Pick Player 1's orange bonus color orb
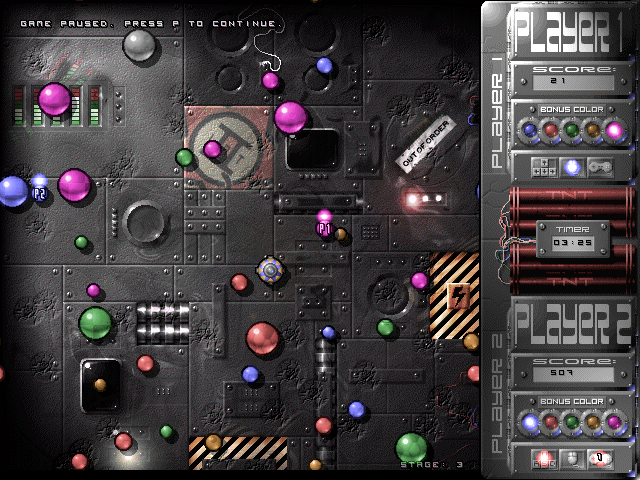Viewport: 640px width, 480px height. coord(593,129)
